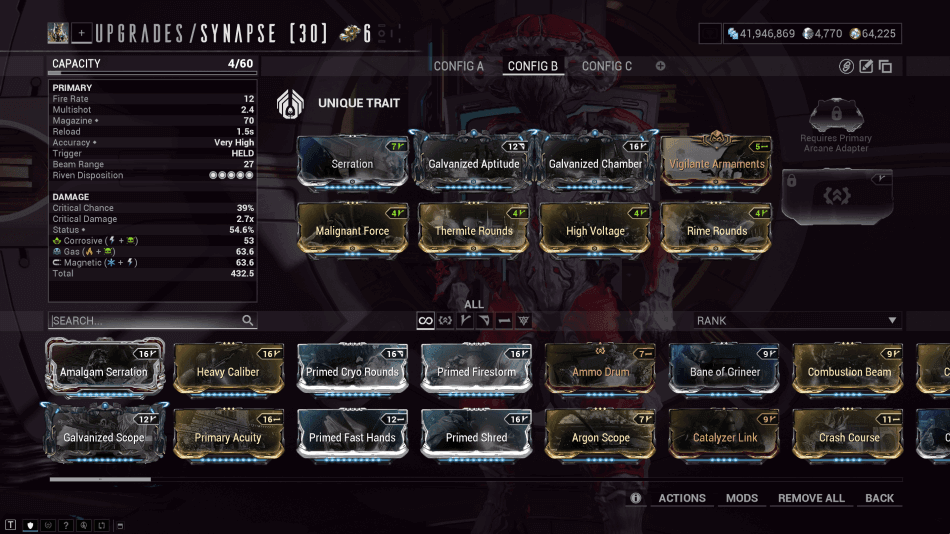Select the Malignant Force mod
The image size is (950, 534).
coord(352,229)
